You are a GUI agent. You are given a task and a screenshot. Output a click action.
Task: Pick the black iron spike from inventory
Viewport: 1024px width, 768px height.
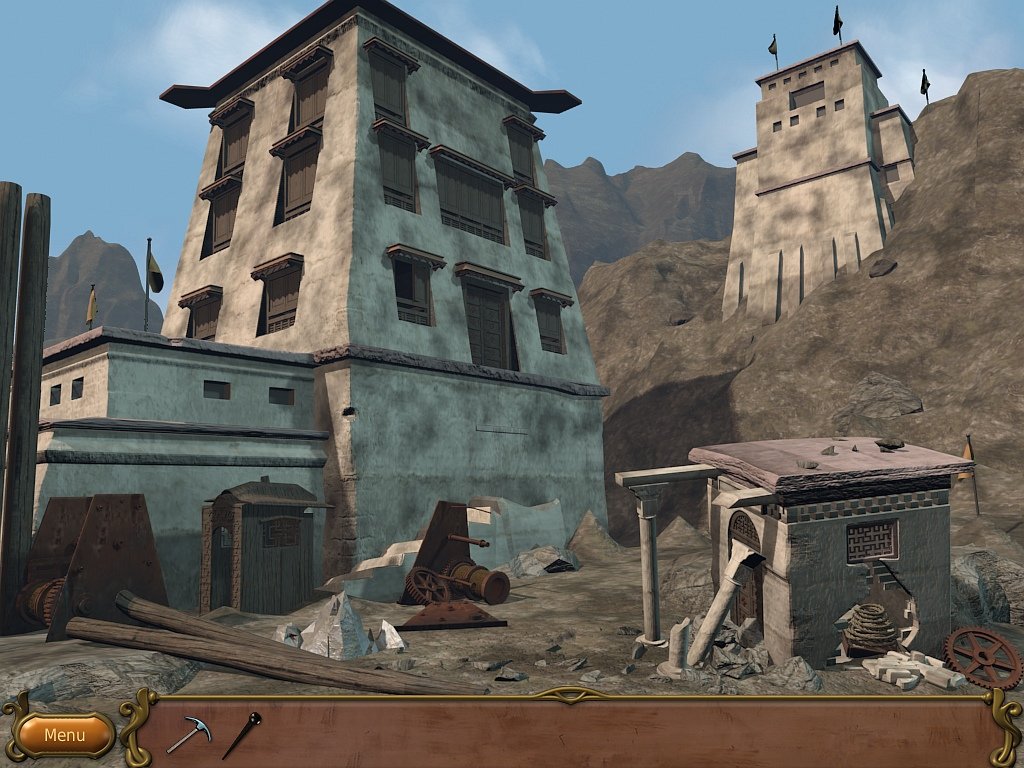pos(242,734)
